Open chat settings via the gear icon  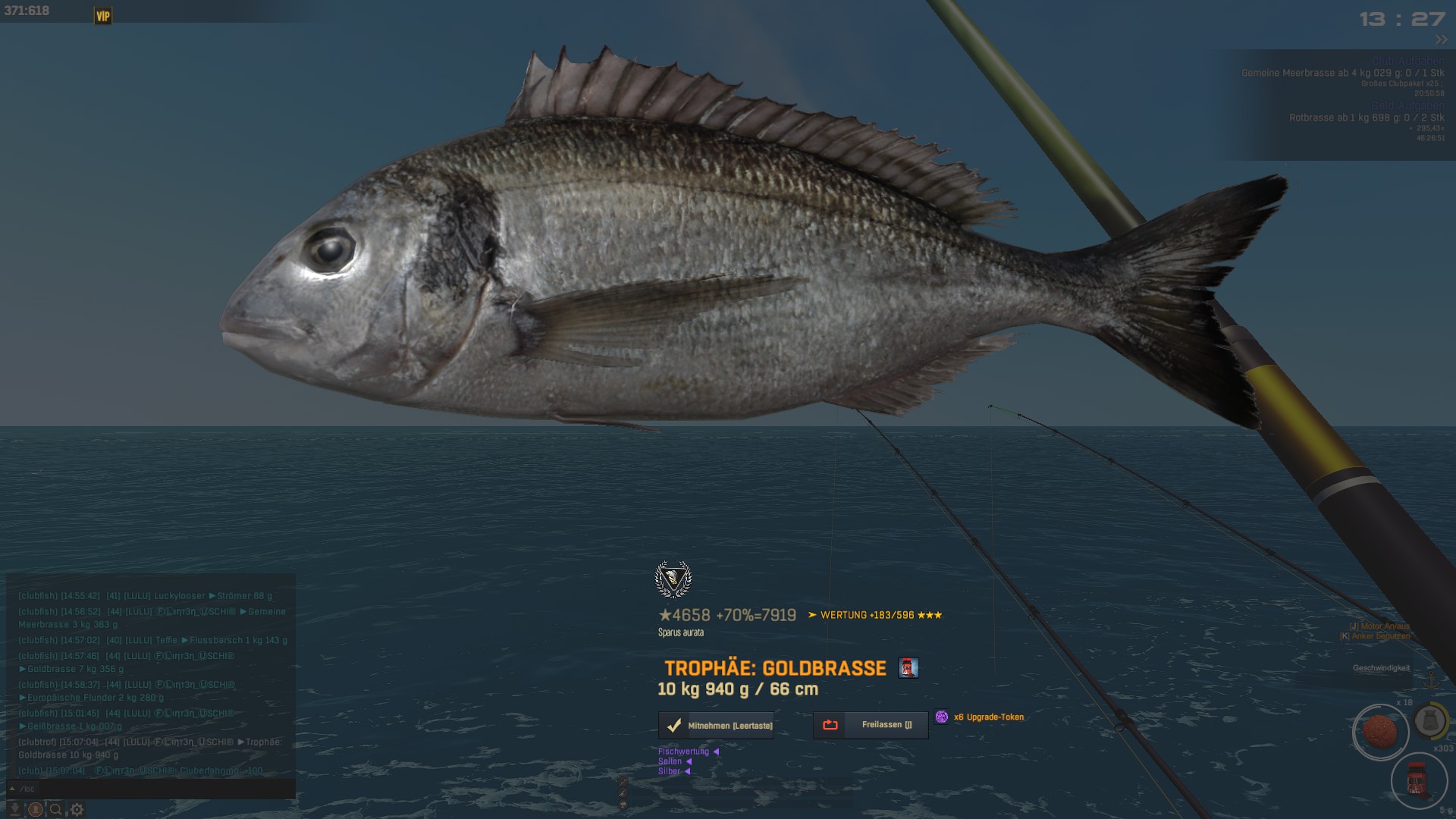point(77,810)
